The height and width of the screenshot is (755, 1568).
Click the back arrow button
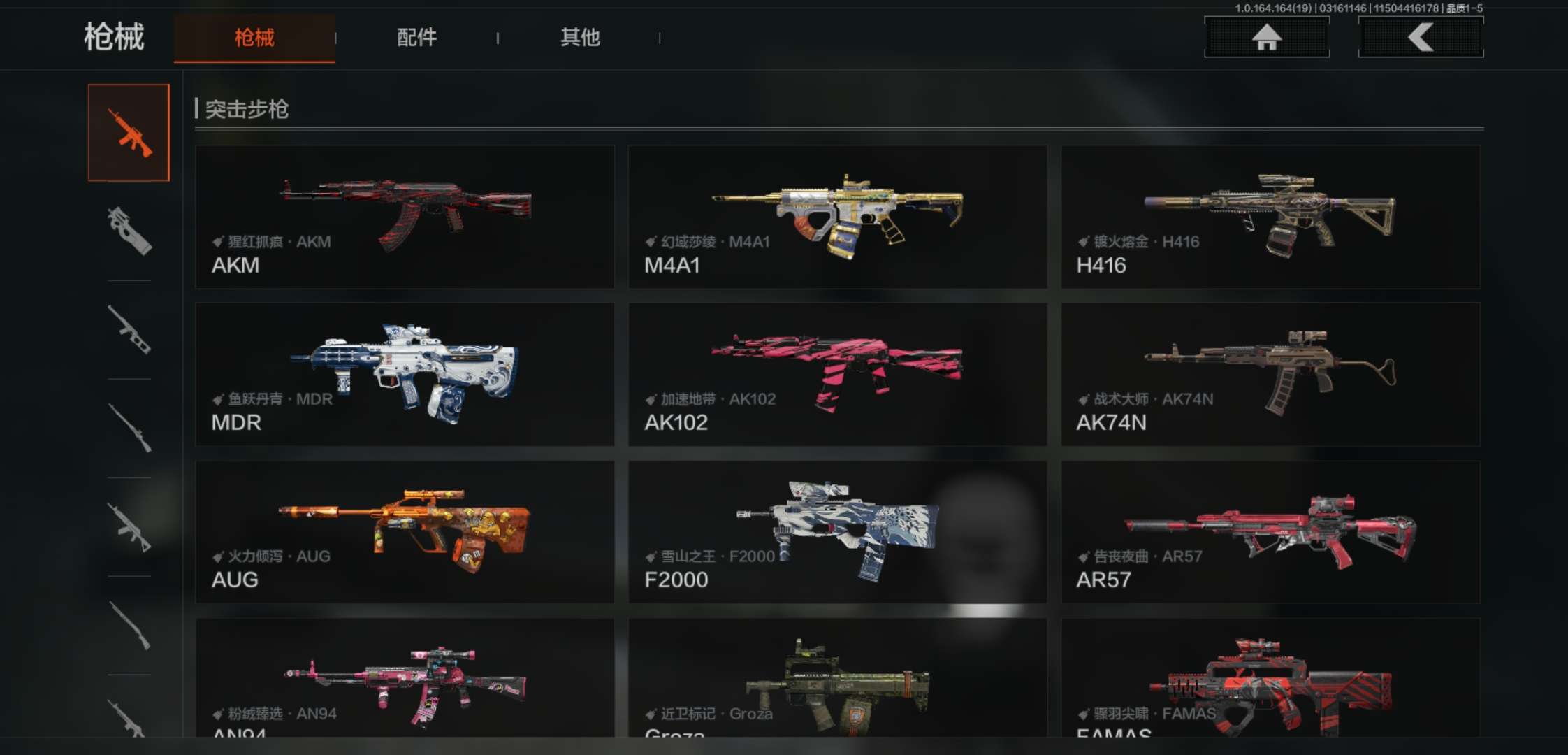1421,37
